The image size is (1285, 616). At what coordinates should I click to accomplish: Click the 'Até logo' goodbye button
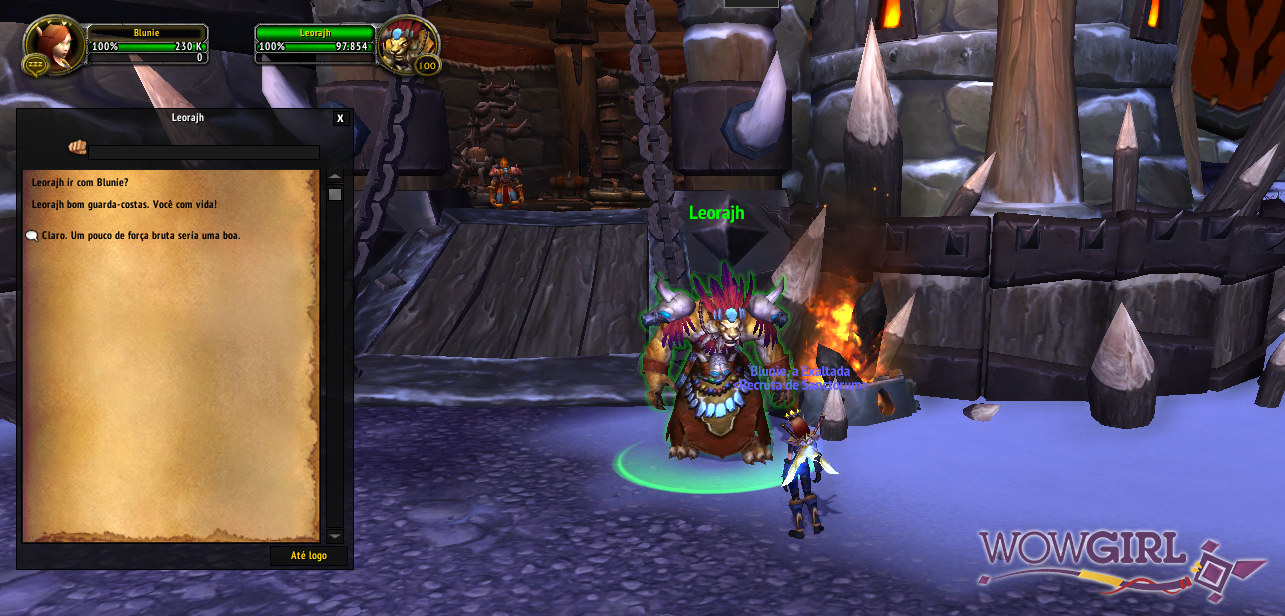point(309,556)
